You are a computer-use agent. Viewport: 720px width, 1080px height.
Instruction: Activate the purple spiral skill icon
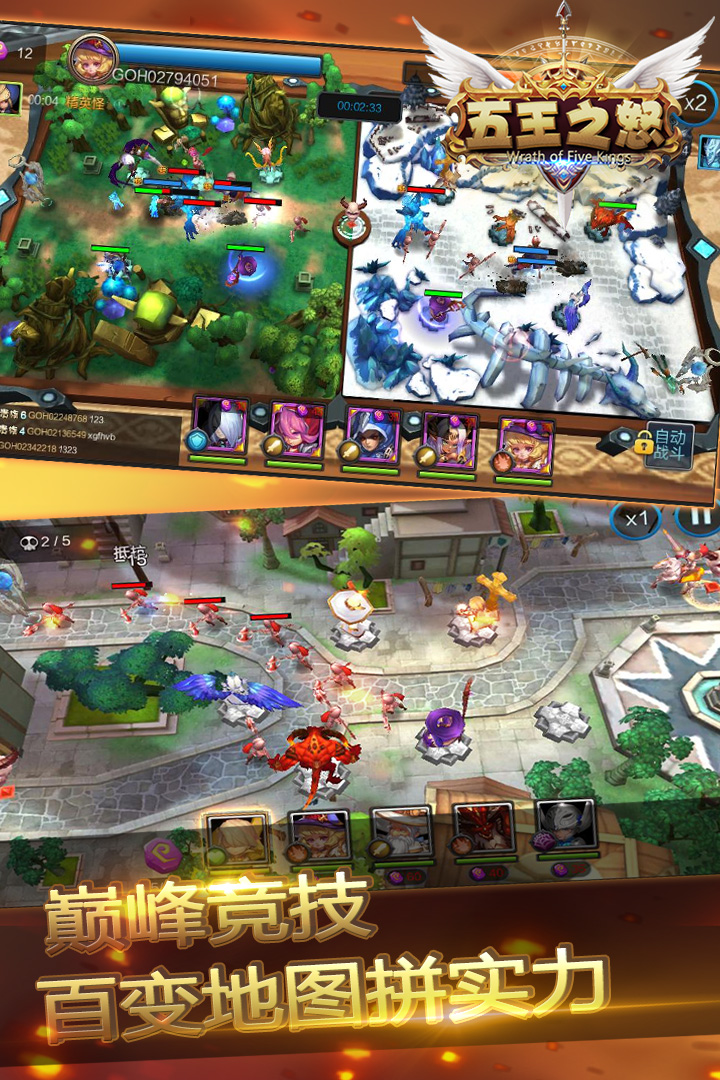162,855
